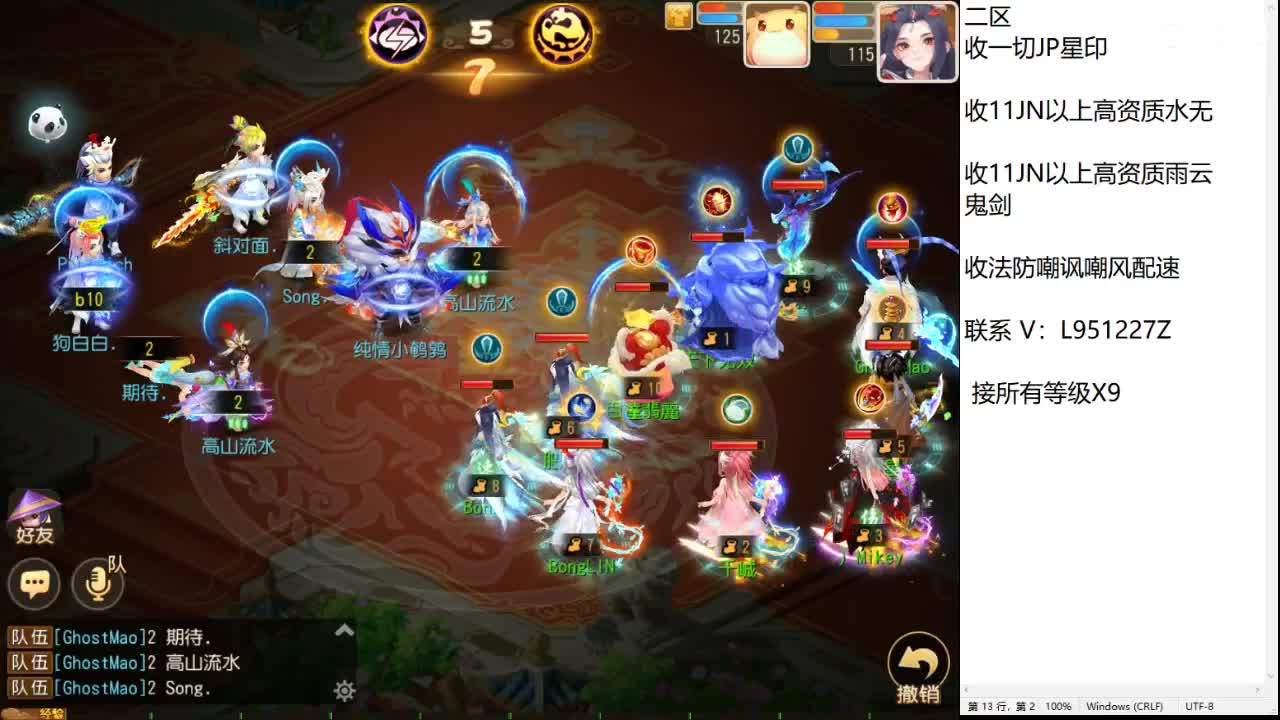Viewport: 1280px width, 720px height.
Task: Click the Windows (CRLF) line ending indicator
Action: (1128, 705)
